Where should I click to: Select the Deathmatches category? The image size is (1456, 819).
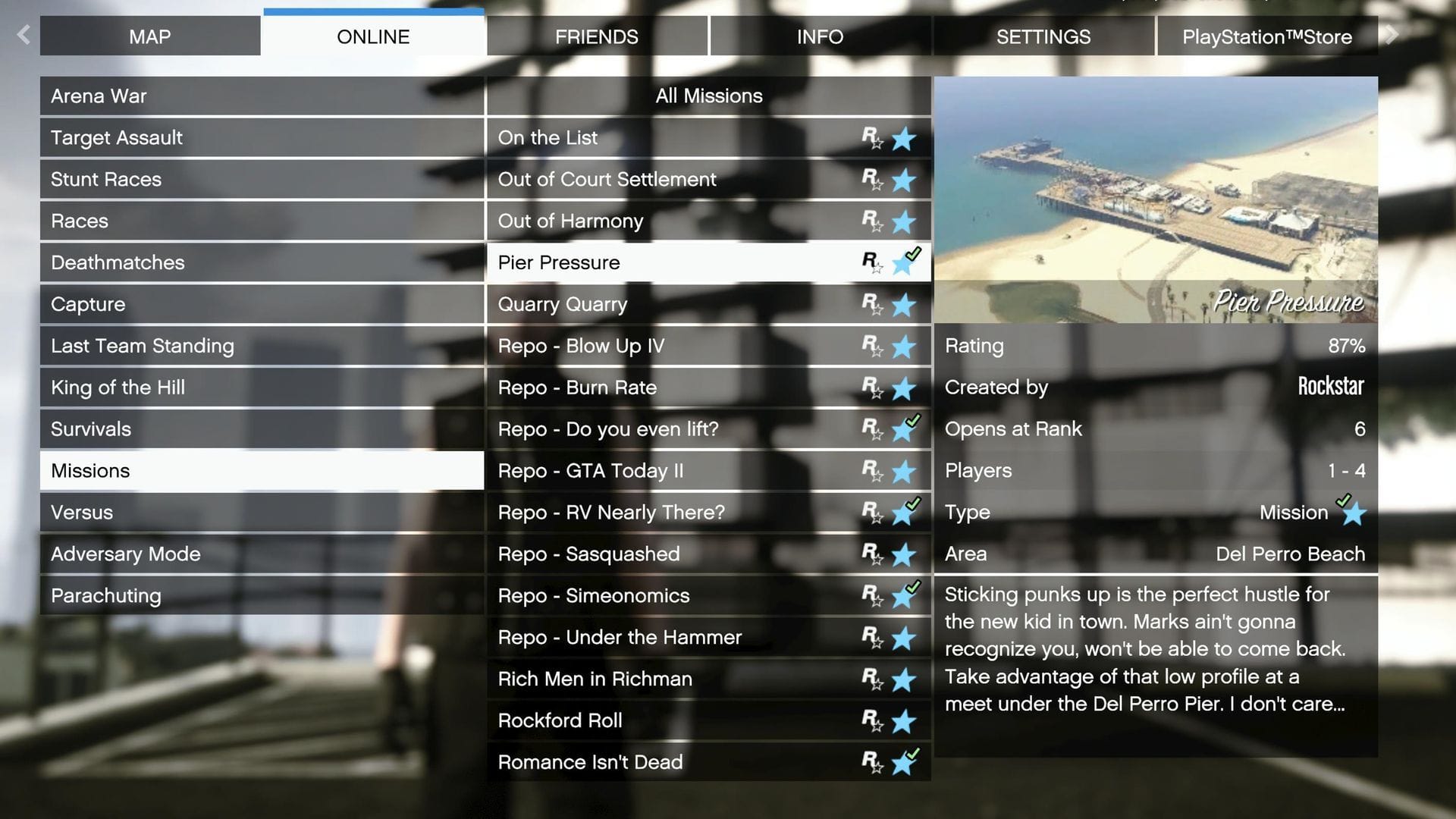(x=262, y=262)
